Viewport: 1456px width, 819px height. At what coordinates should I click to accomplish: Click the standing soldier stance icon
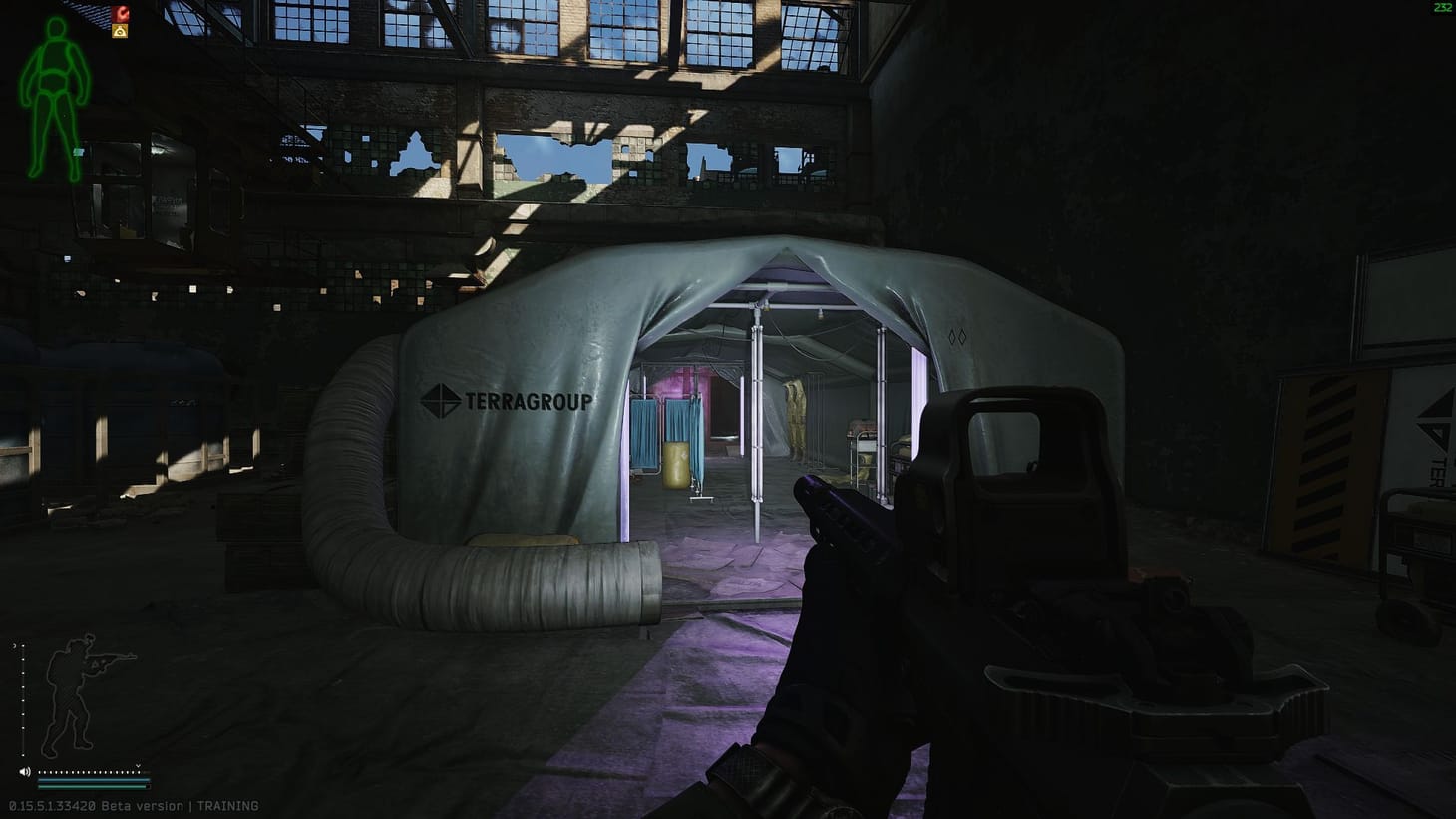[70, 693]
